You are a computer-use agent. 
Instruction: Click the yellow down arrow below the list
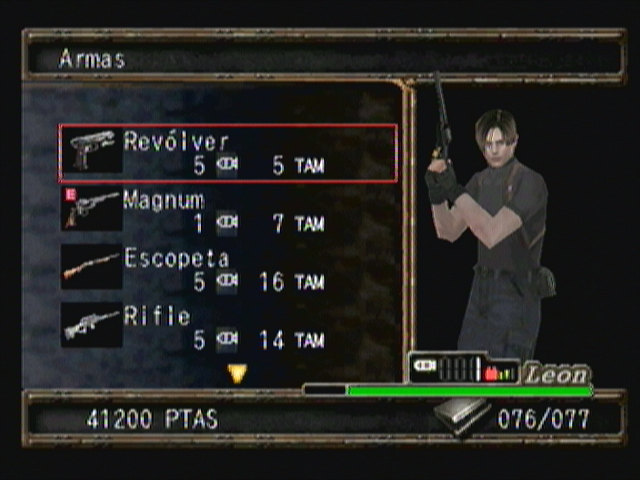237,374
